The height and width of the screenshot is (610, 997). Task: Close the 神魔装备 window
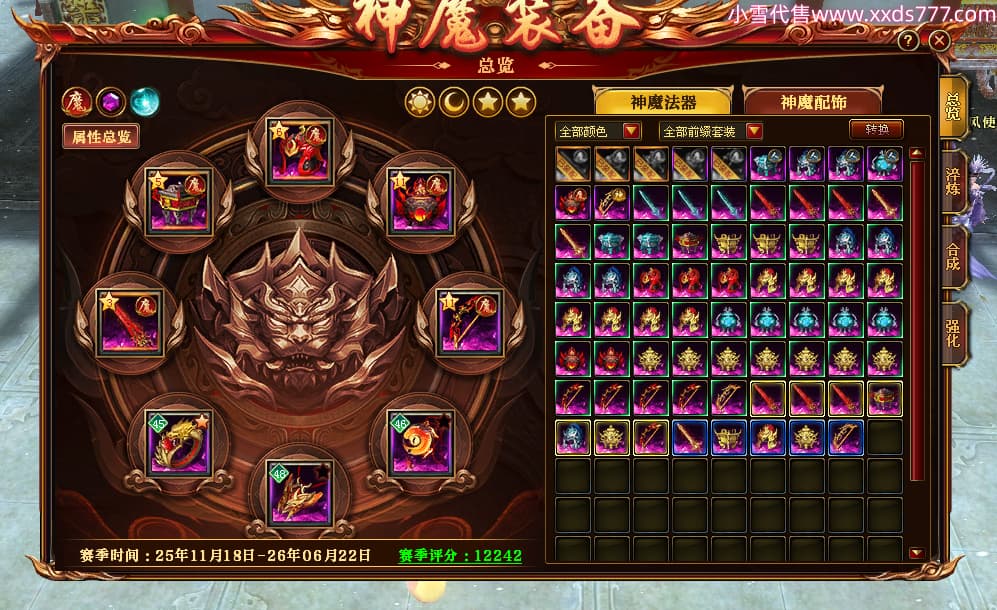(x=939, y=41)
